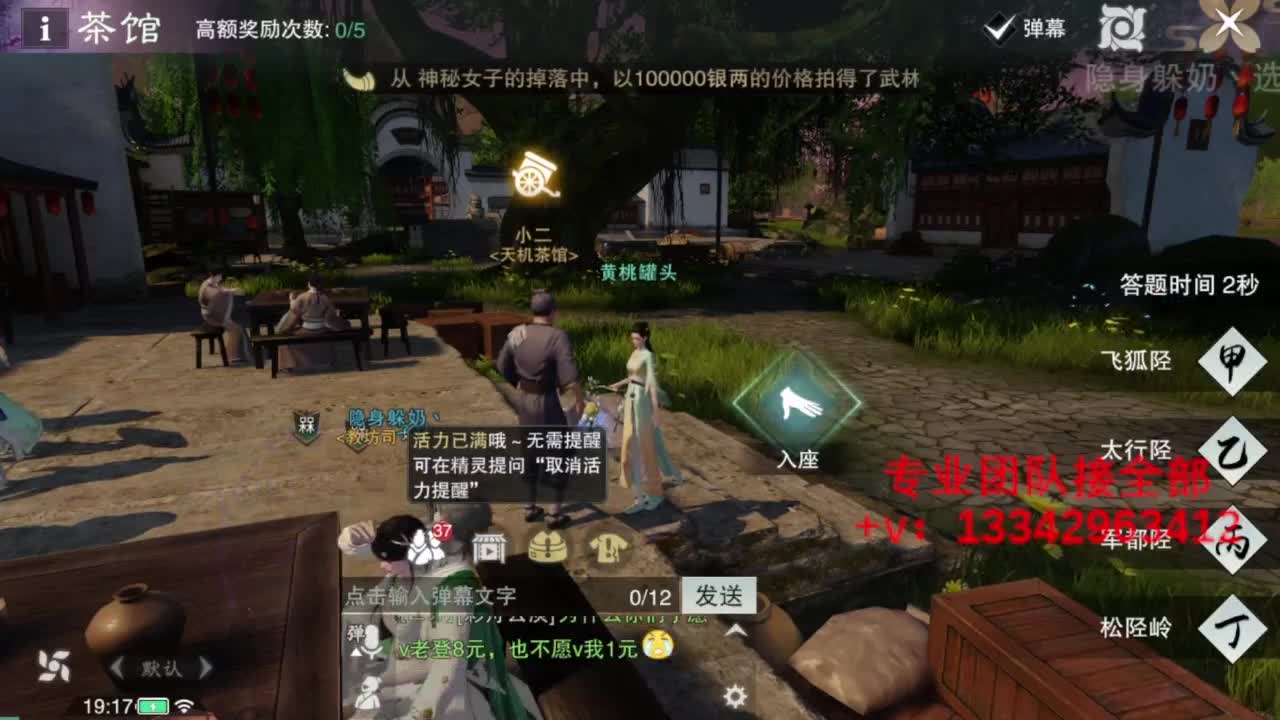
Task: Open settings via the gear icon bottom right
Action: click(x=733, y=695)
